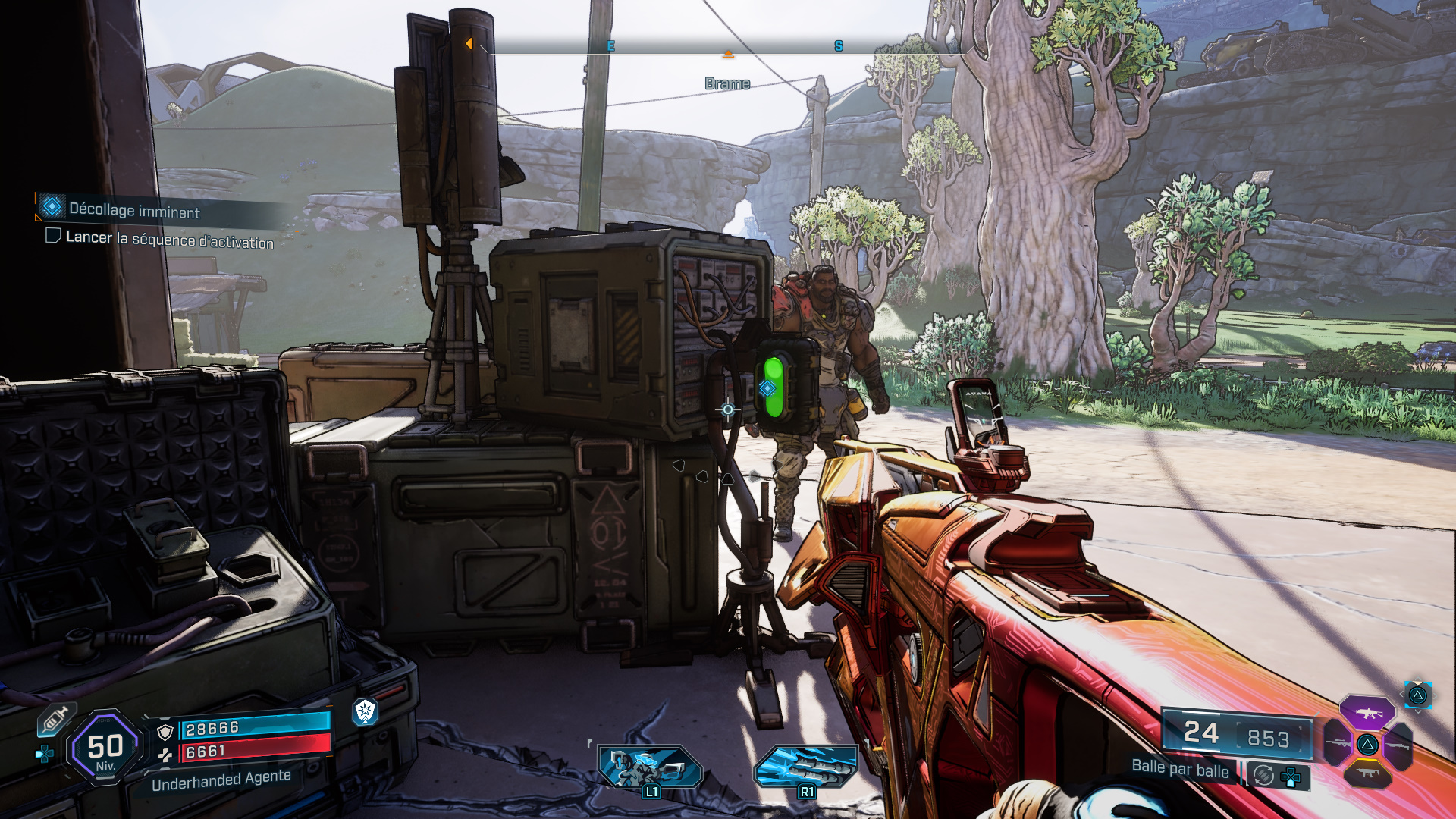Select the purple assault rifle on the weapon wheel
Viewport: 1456px width, 819px height.
[1367, 713]
